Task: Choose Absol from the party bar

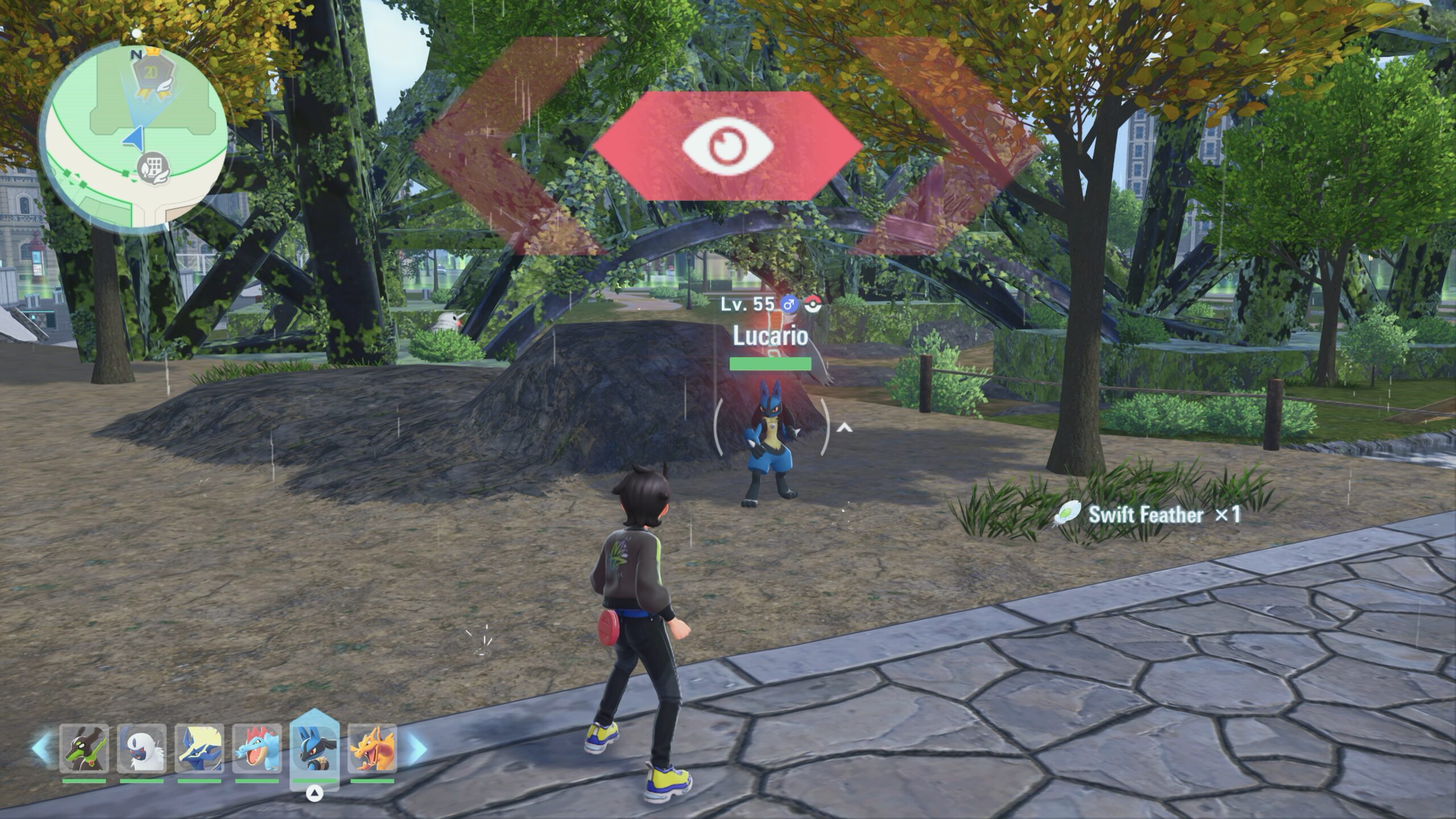Action: (x=142, y=748)
